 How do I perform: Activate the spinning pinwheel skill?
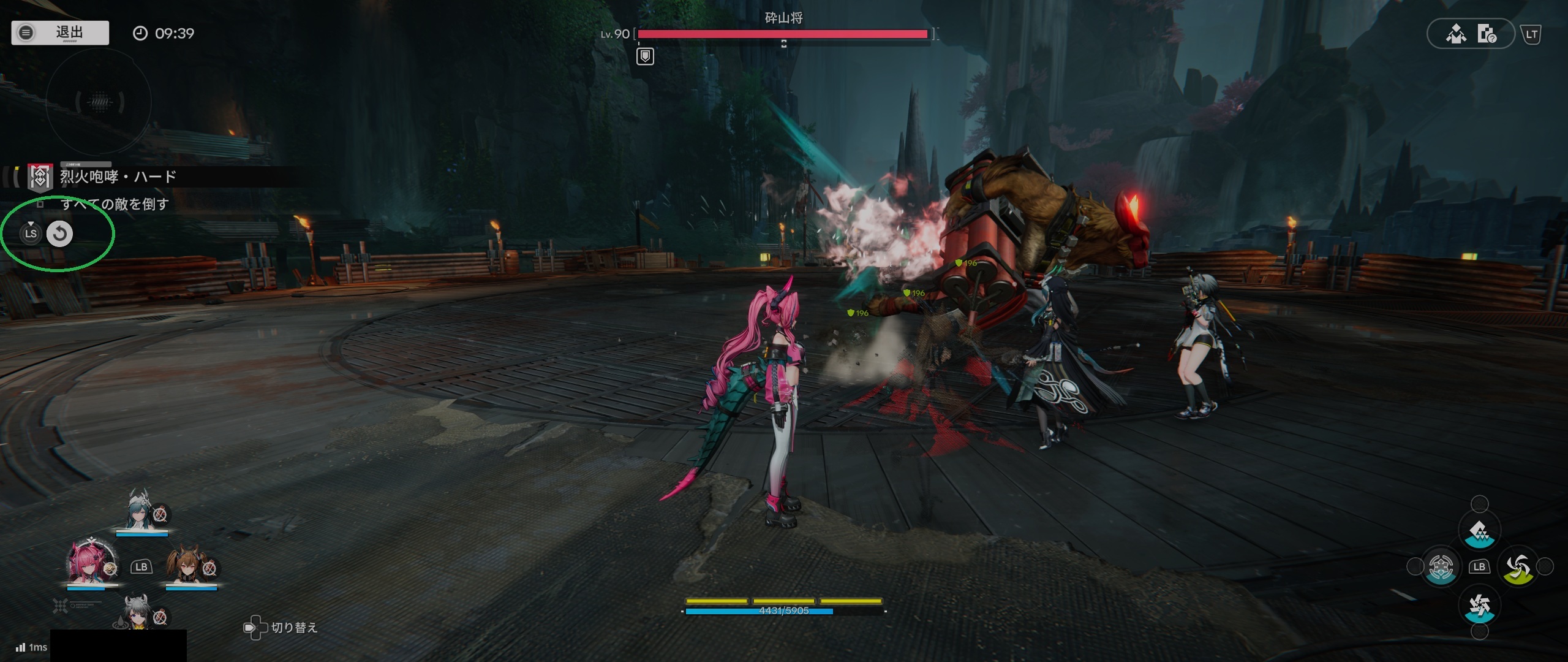pos(1479,606)
